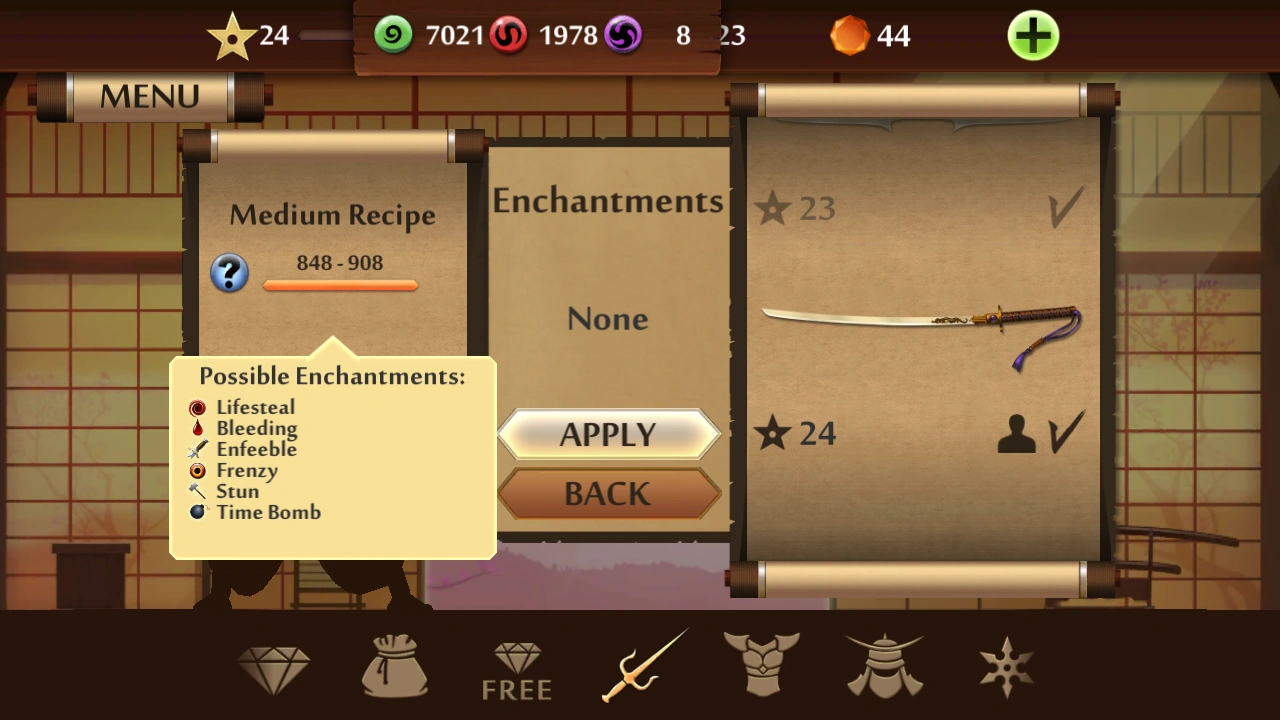Open the MENU
The image size is (1280, 720).
tap(148, 95)
